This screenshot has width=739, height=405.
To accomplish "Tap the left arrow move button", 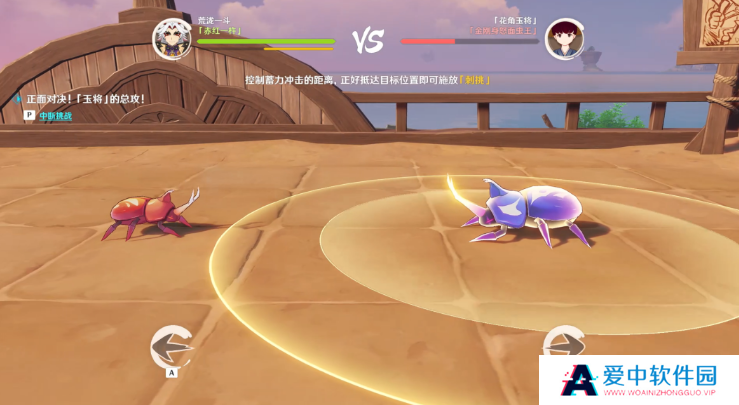I will point(171,346).
